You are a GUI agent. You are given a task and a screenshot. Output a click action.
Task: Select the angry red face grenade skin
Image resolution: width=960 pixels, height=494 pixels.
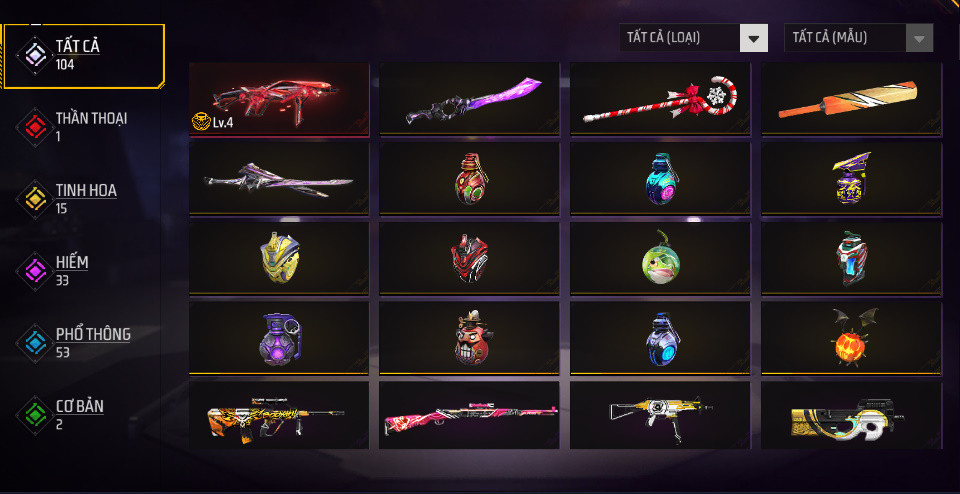tap(470, 338)
